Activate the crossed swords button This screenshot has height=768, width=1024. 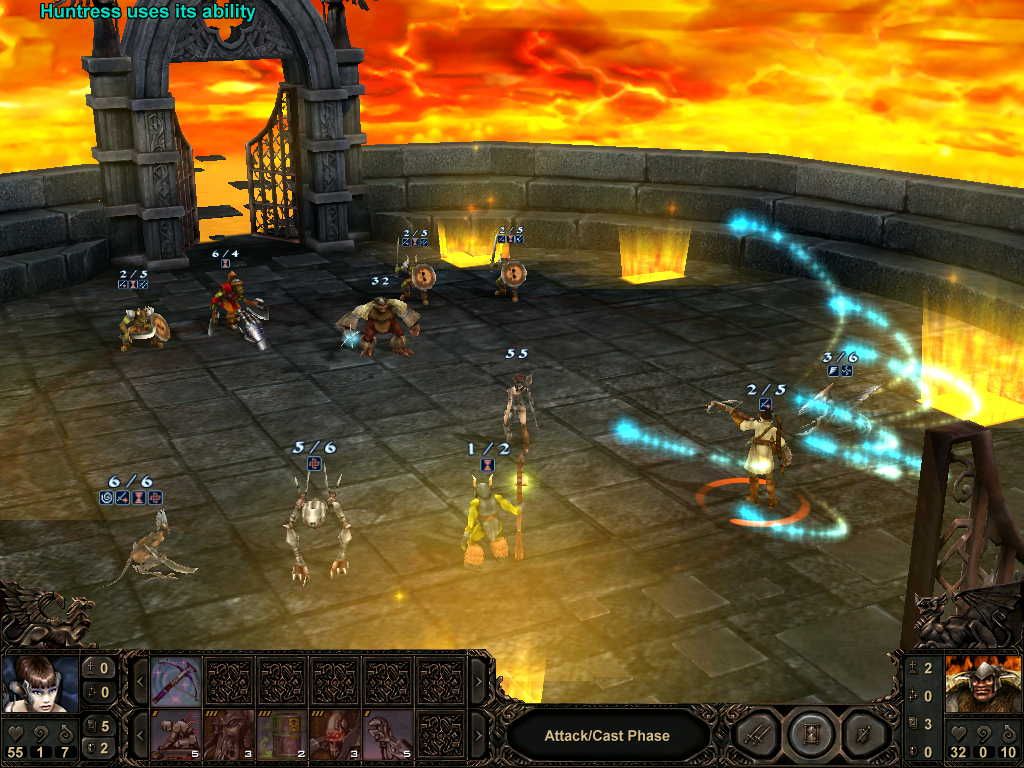click(x=756, y=735)
